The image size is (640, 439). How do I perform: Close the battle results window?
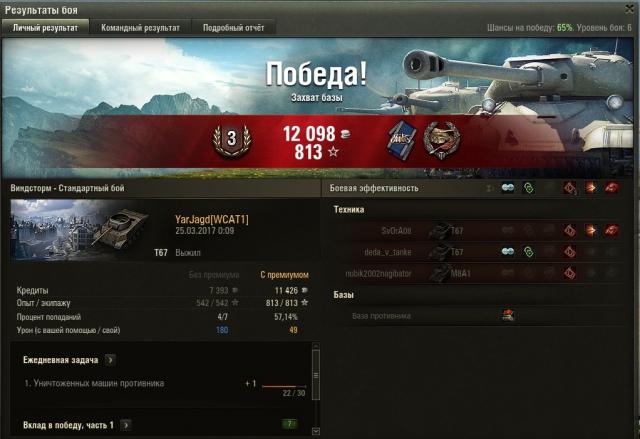(630, 8)
